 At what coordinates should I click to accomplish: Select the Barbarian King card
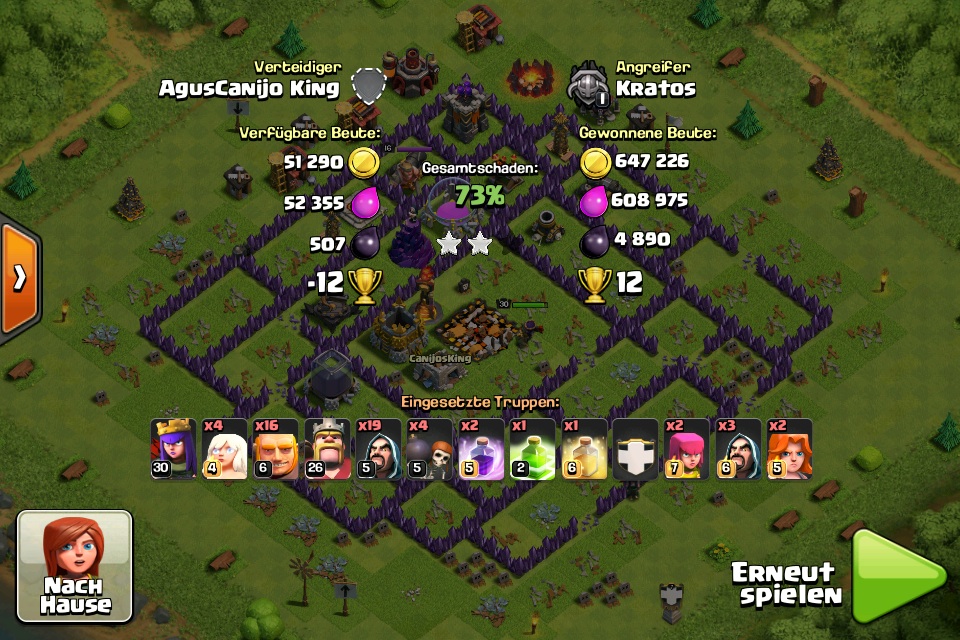click(x=328, y=448)
